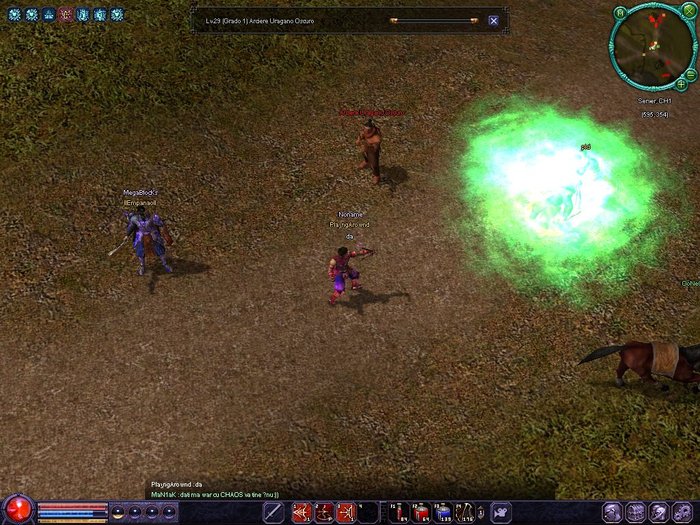Close the minimap with its X button
Image resolution: width=700 pixels, height=525 pixels.
coord(688,12)
